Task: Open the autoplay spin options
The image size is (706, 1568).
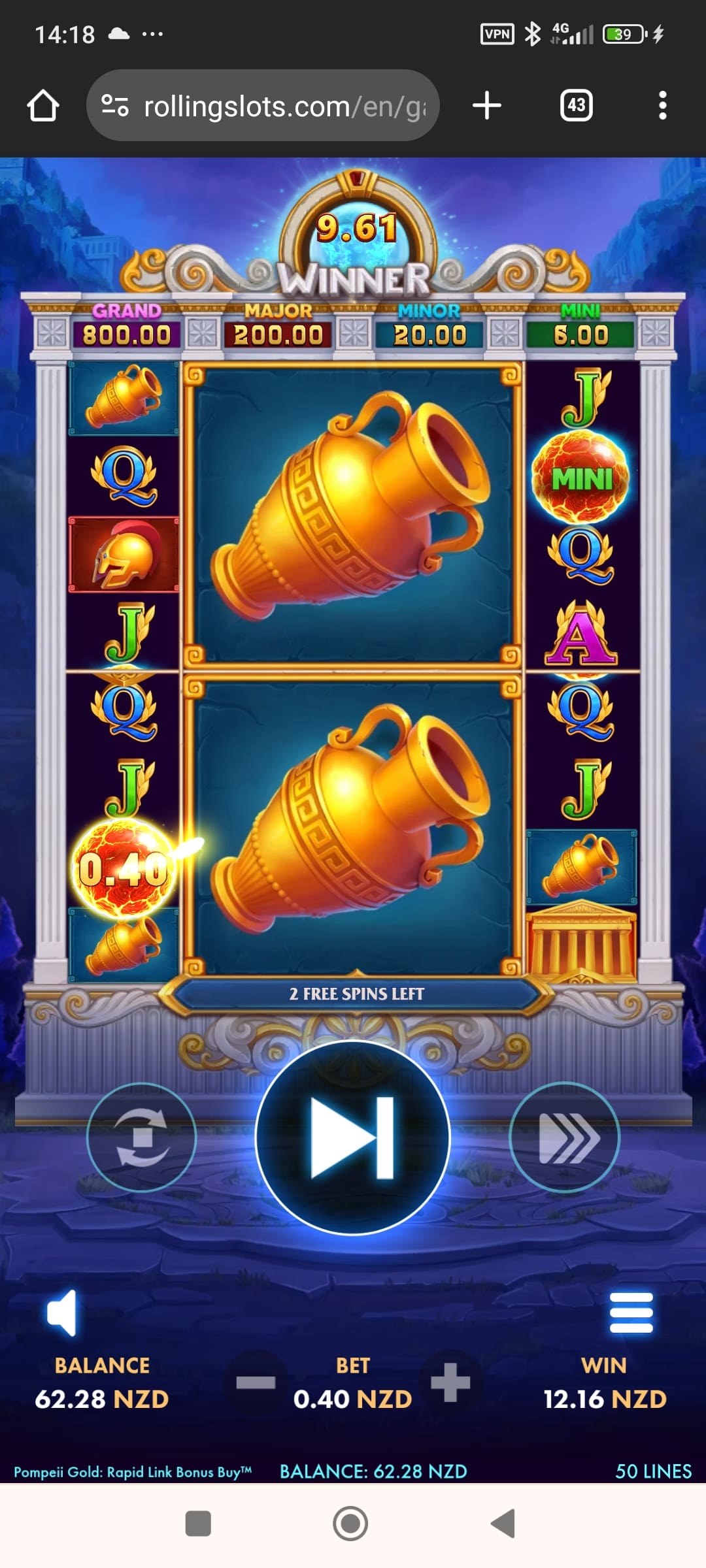Action: 142,1137
